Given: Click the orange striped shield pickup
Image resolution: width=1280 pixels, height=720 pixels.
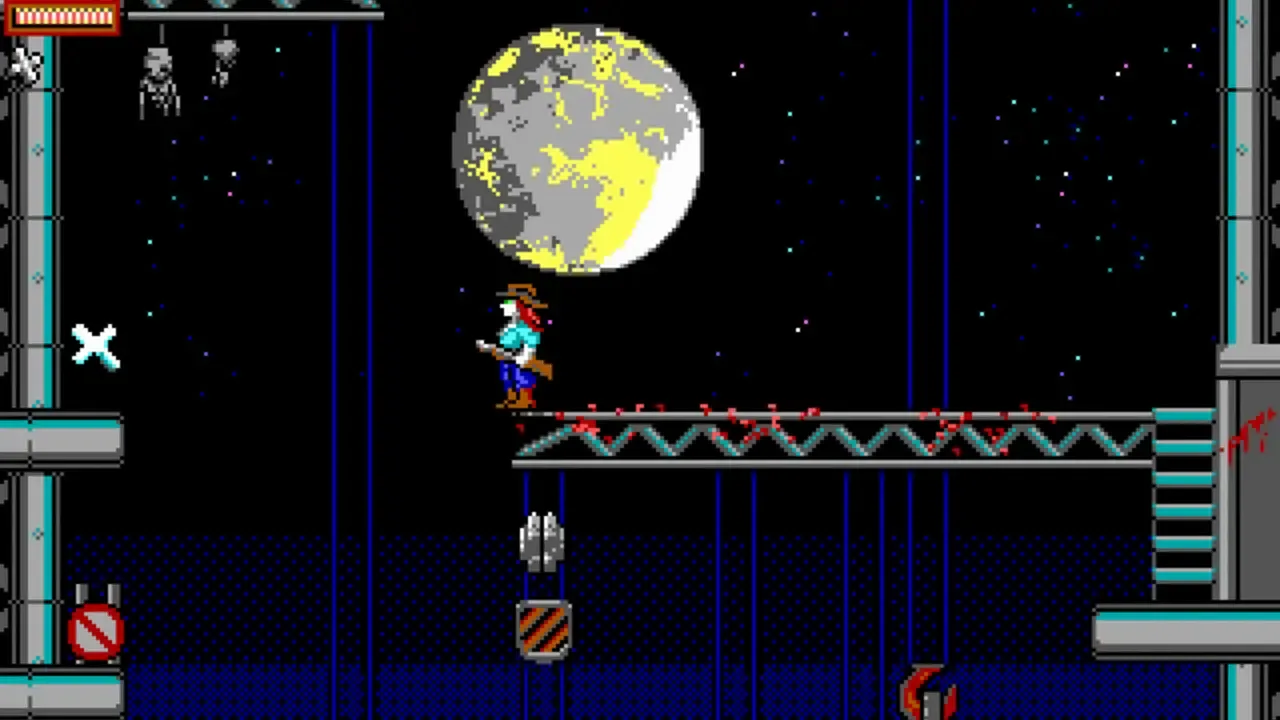Looking at the screenshot, I should (x=543, y=625).
